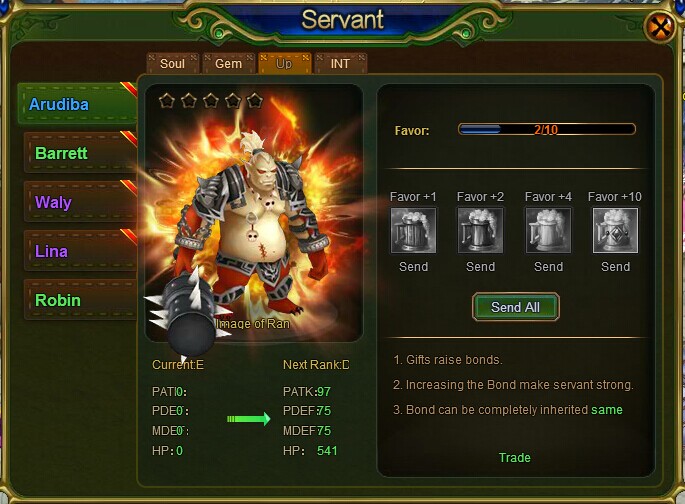Screen dimensions: 685x504
Task: Switch to the Soul tab
Action: point(173,63)
